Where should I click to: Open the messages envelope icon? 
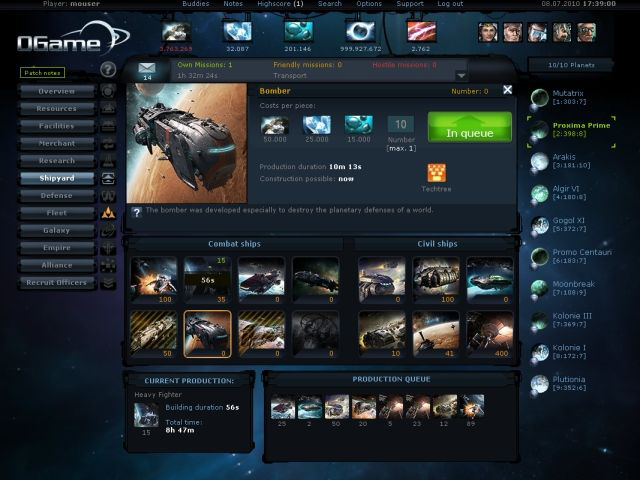(x=148, y=68)
